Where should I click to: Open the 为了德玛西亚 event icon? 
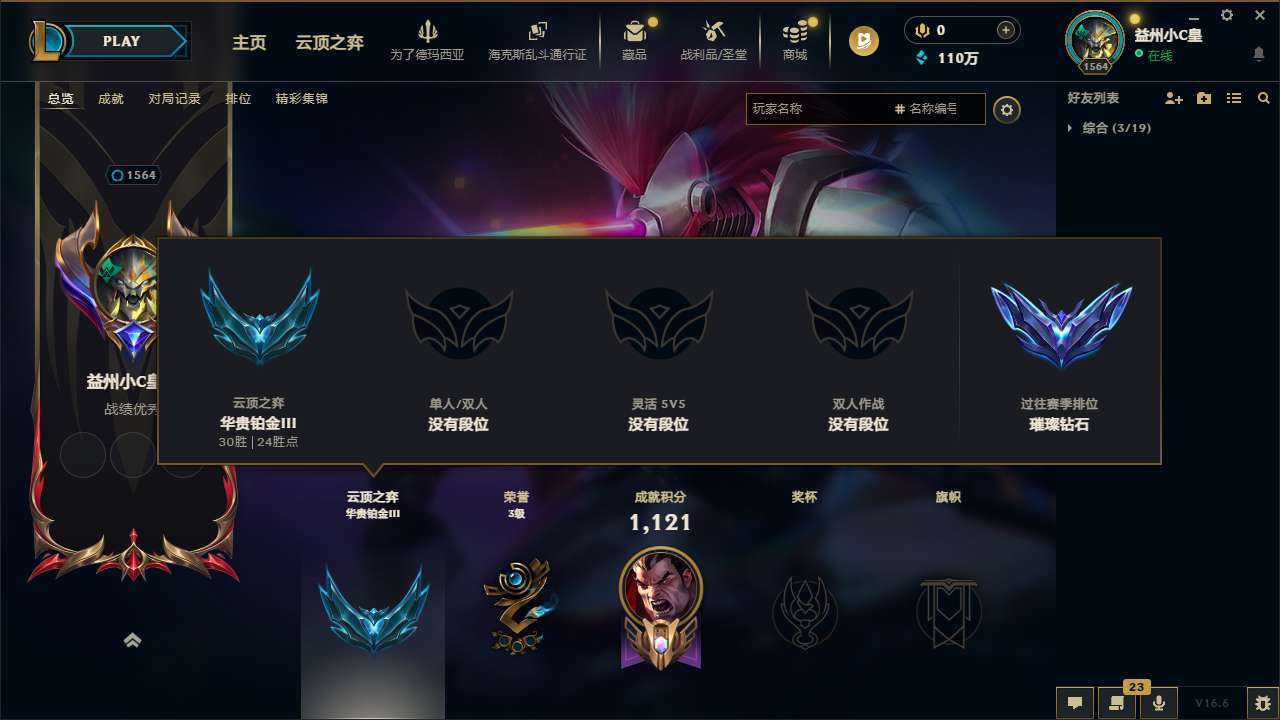(x=428, y=30)
